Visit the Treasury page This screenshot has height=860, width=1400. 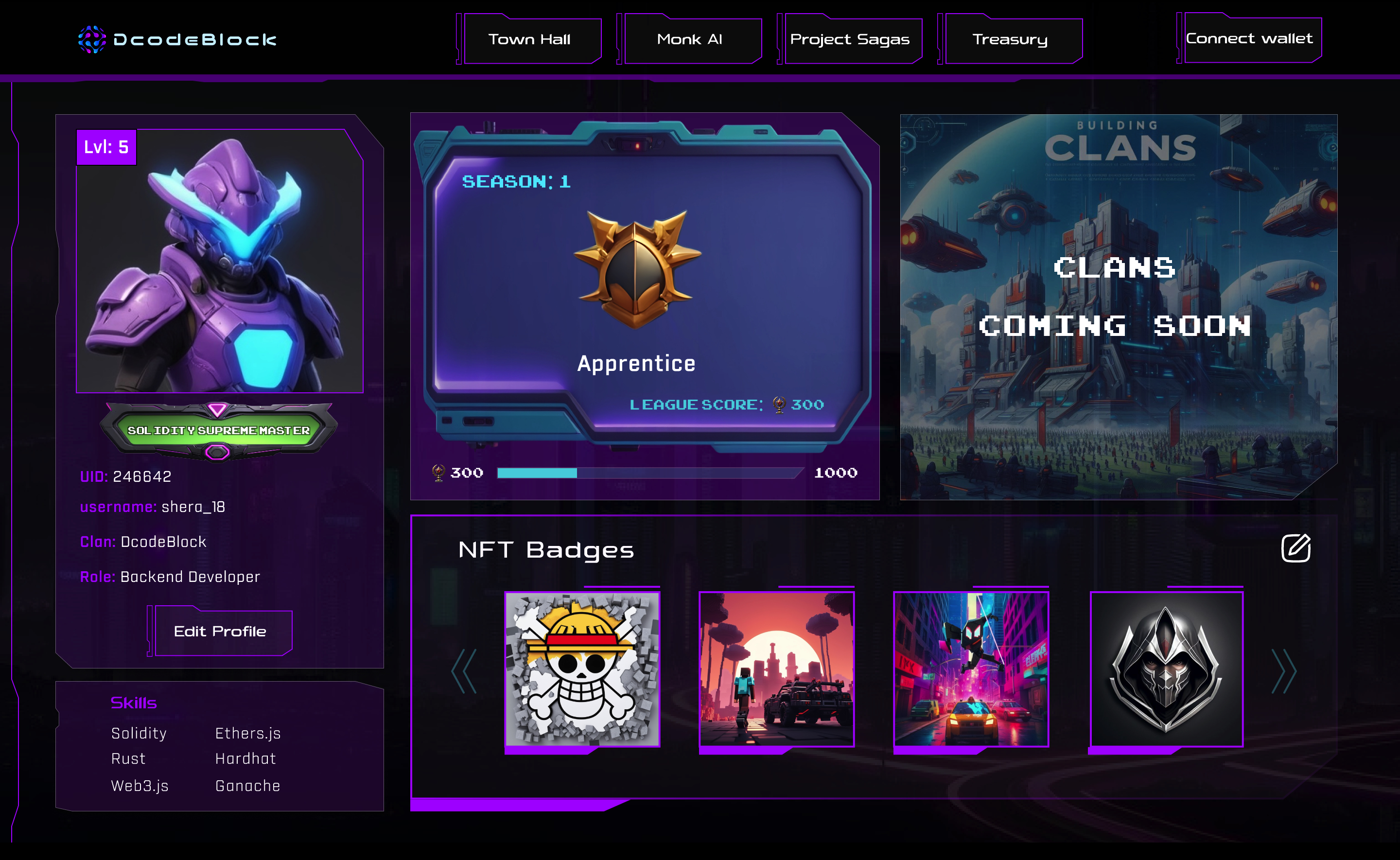click(1011, 39)
